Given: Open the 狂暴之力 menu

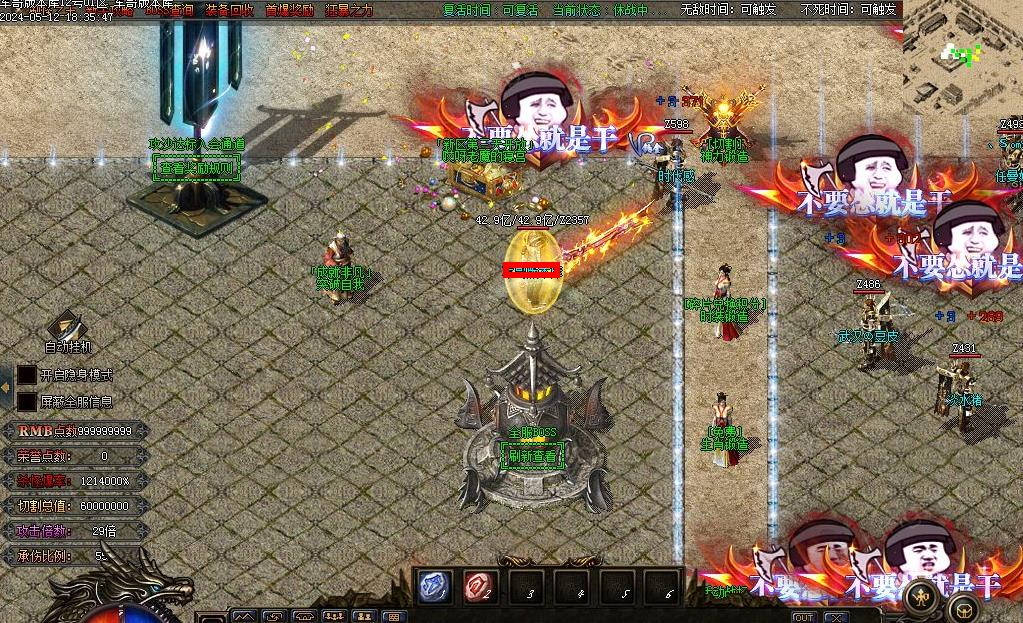Looking at the screenshot, I should click(349, 10).
